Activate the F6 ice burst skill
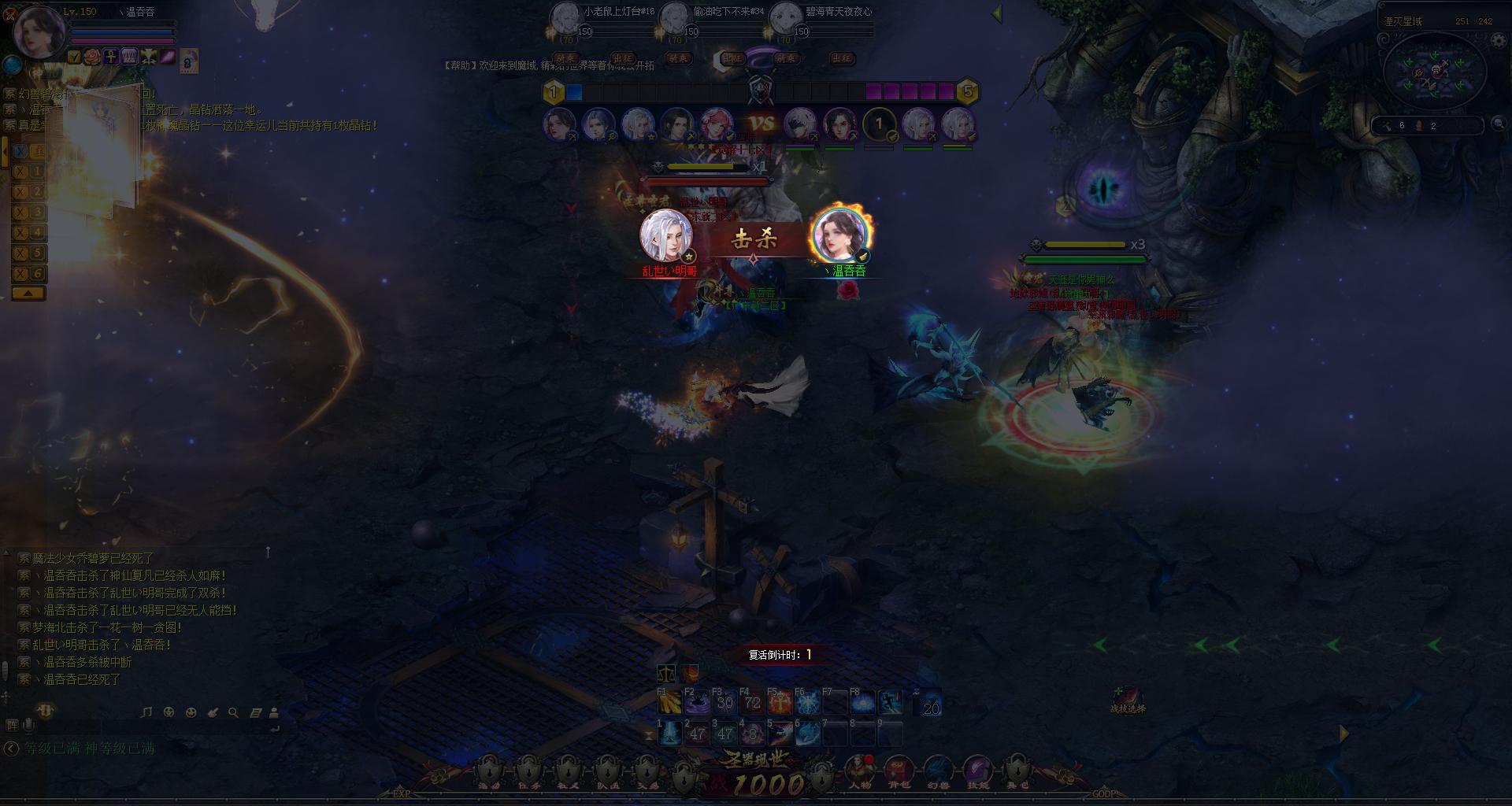The width and height of the screenshot is (1512, 806). 807,702
